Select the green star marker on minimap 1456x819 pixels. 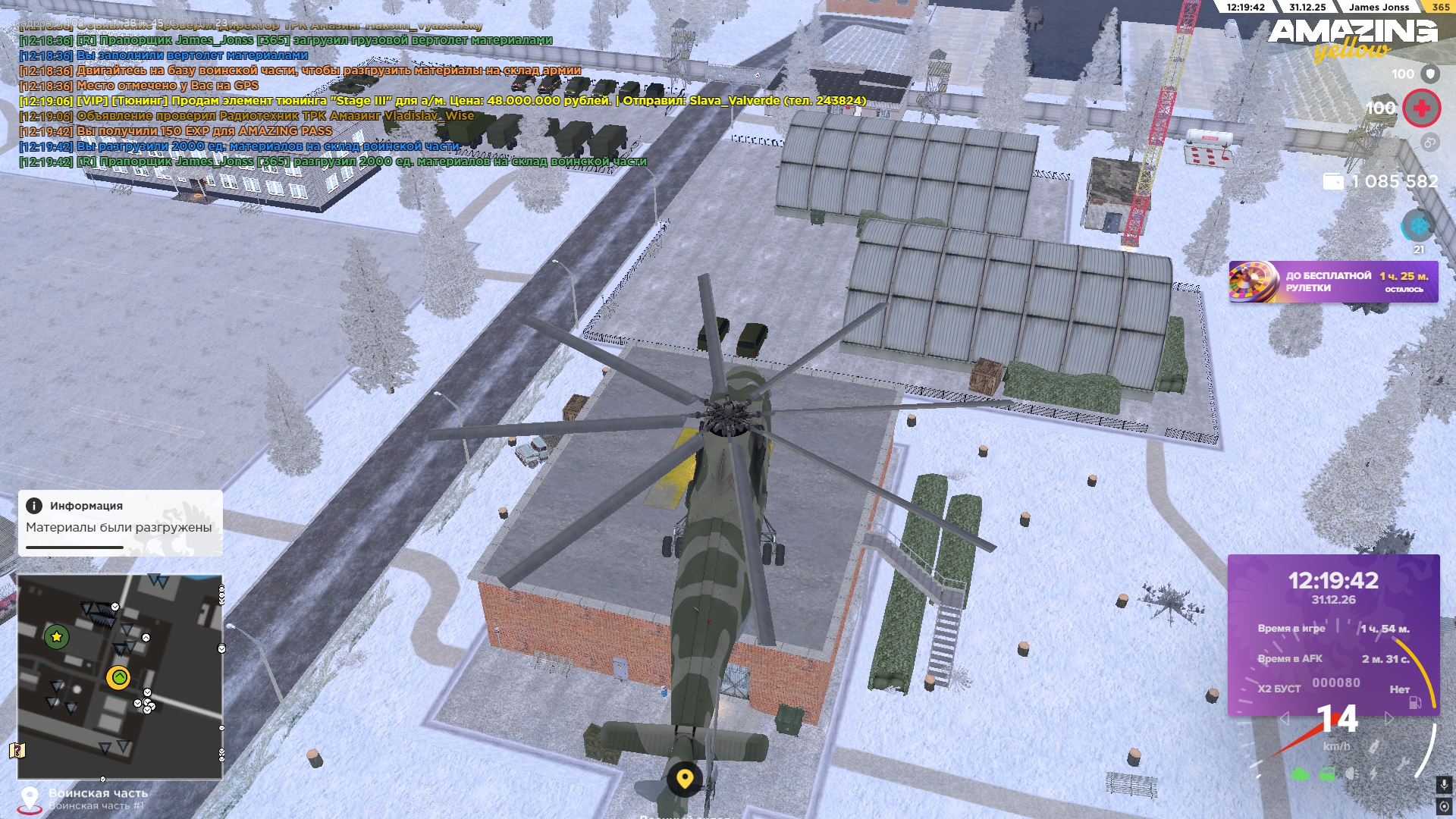[x=56, y=637]
